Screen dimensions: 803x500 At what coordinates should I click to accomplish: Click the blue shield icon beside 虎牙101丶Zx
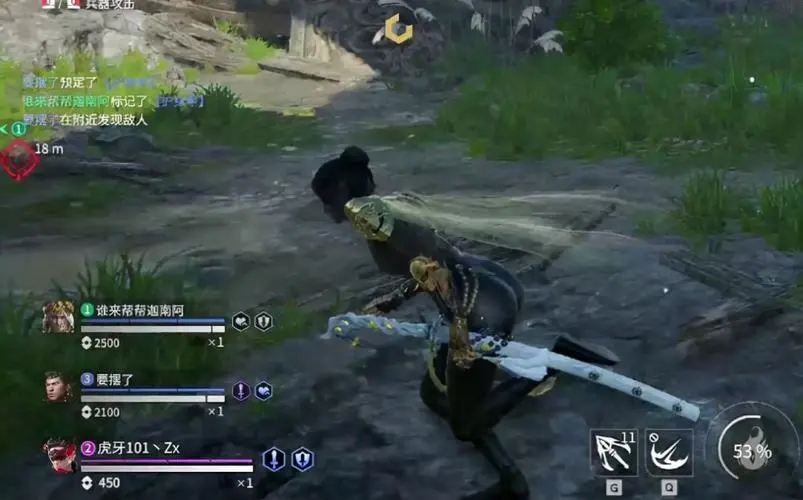point(302,459)
